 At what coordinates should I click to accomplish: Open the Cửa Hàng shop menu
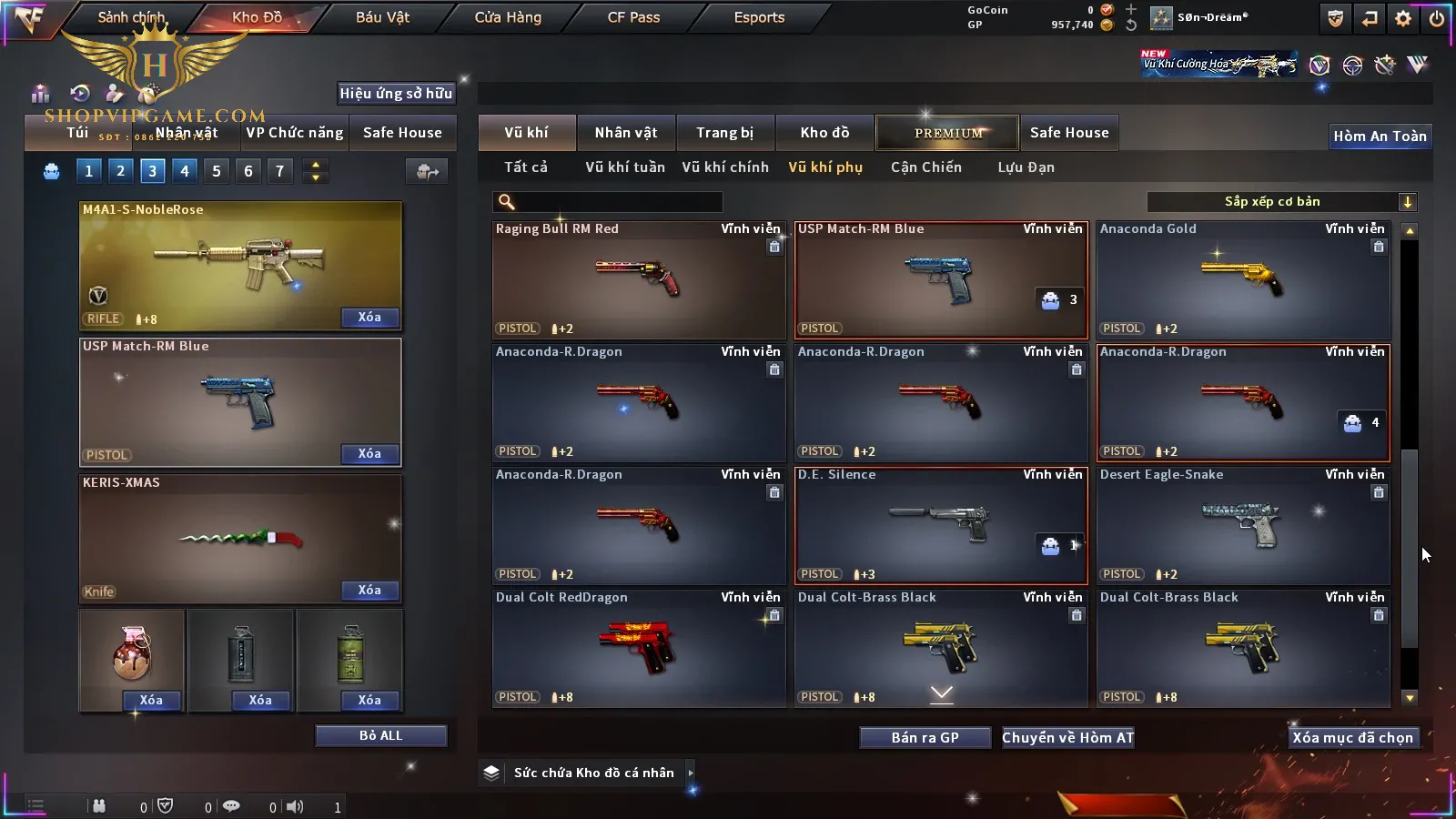[x=508, y=17]
